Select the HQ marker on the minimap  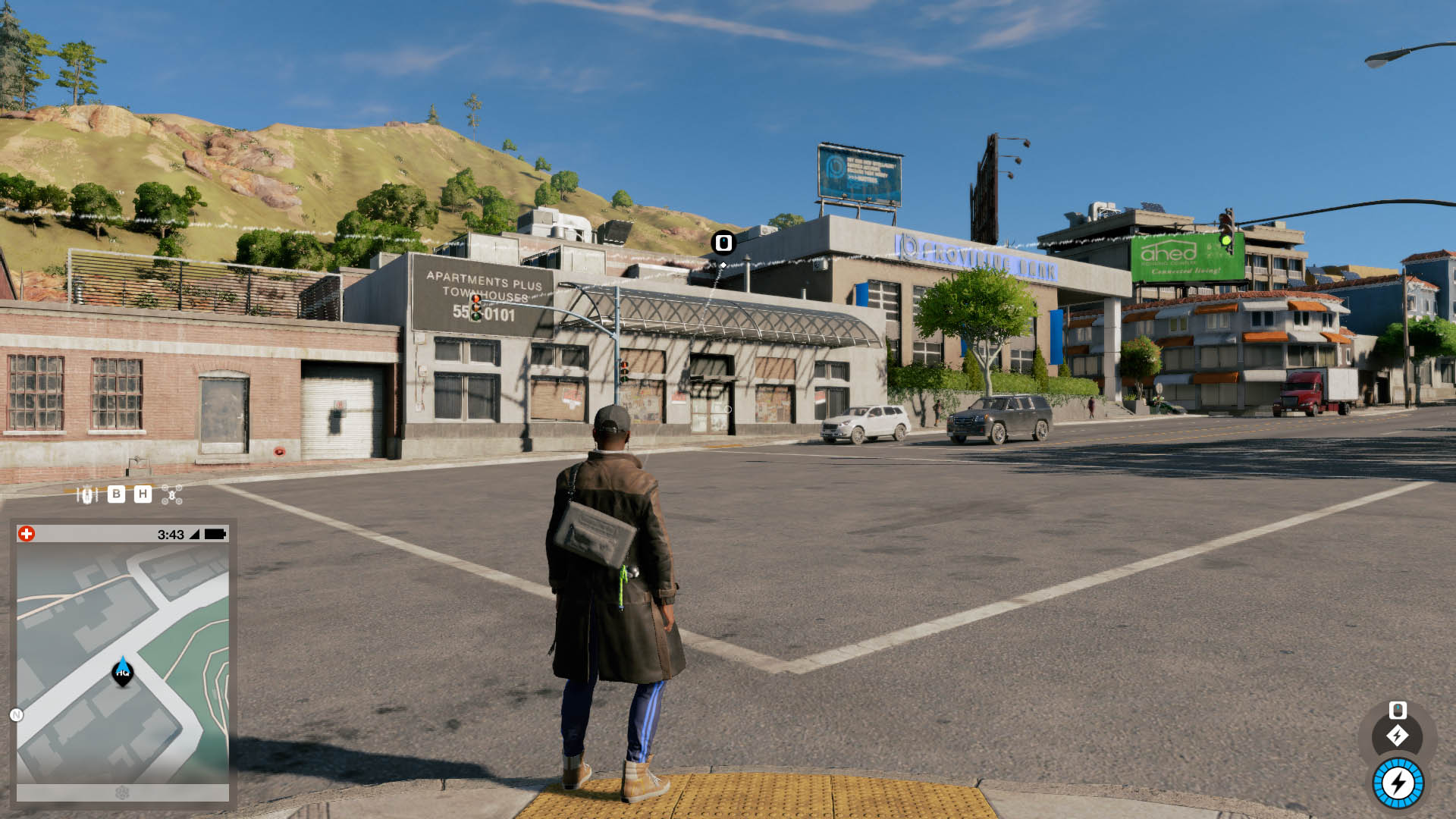pos(123,672)
